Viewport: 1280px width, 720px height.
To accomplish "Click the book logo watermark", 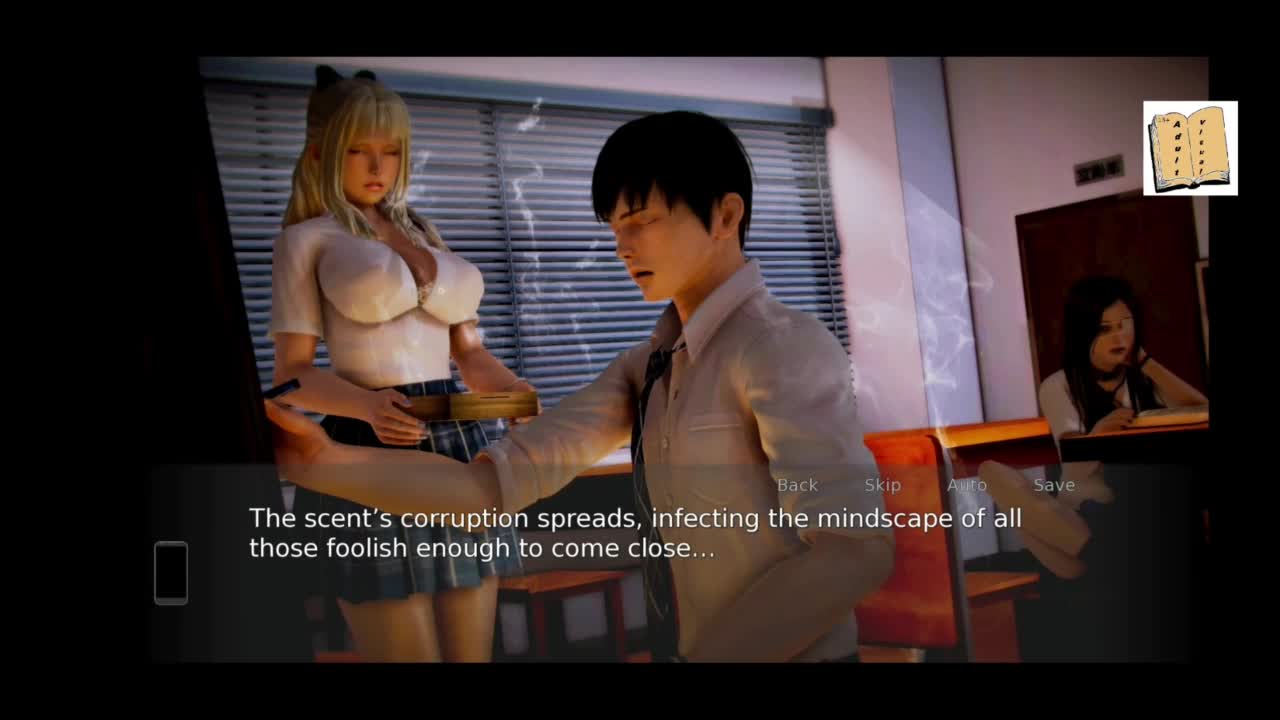I will [x=1190, y=148].
